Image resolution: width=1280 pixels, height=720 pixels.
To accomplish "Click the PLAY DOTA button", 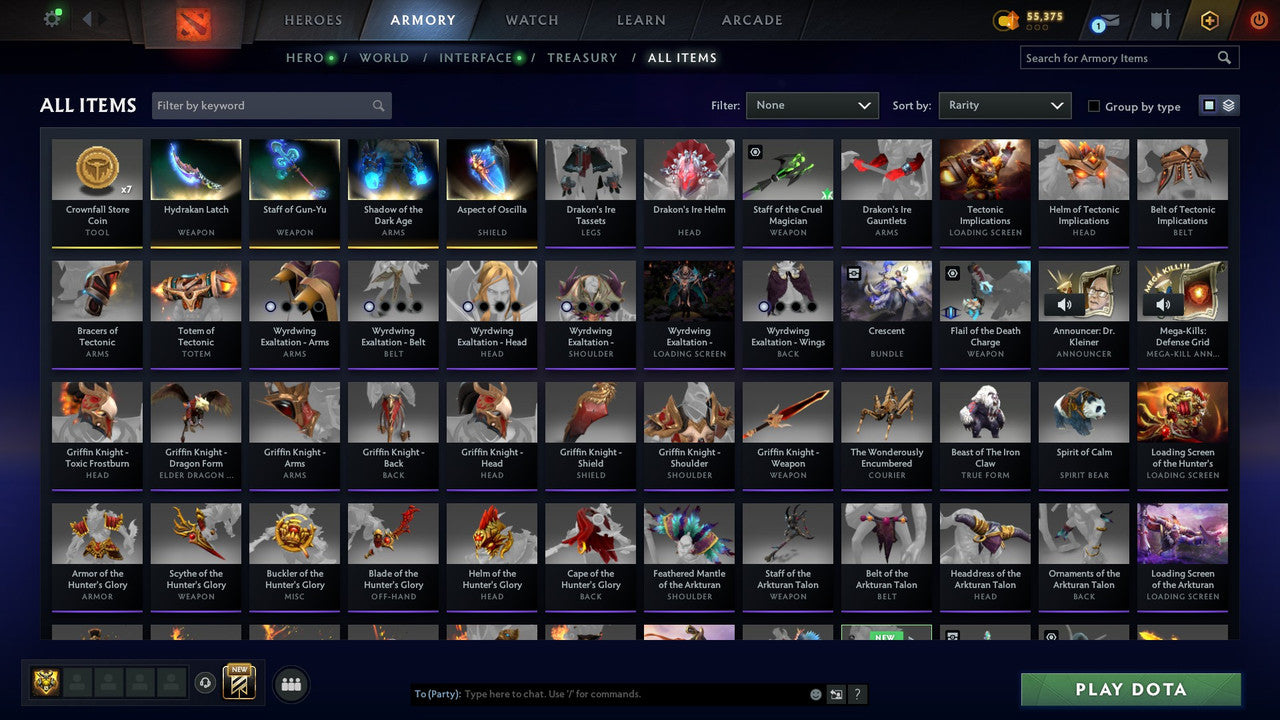I will [x=1129, y=689].
